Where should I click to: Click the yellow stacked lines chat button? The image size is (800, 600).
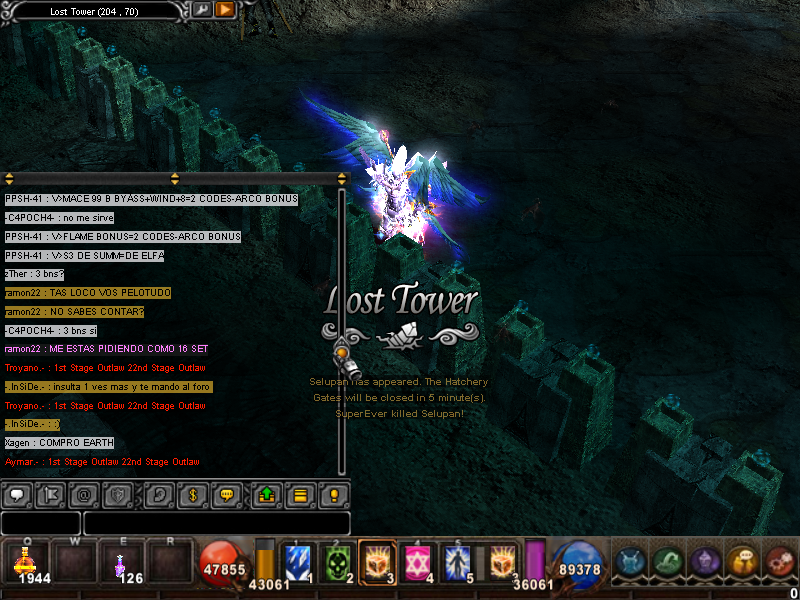click(x=300, y=494)
